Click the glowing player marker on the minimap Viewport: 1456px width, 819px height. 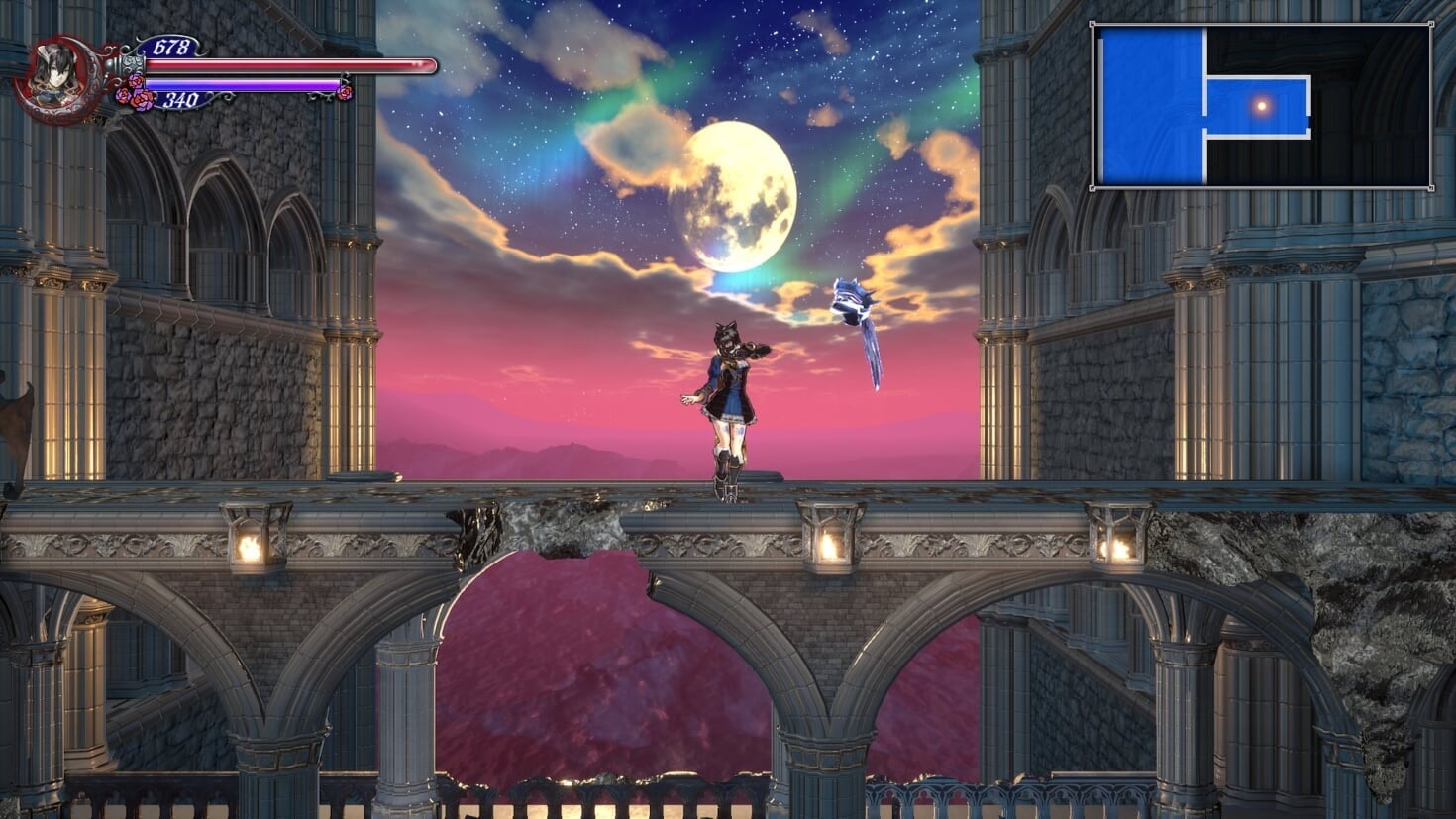pyautogui.click(x=1261, y=105)
